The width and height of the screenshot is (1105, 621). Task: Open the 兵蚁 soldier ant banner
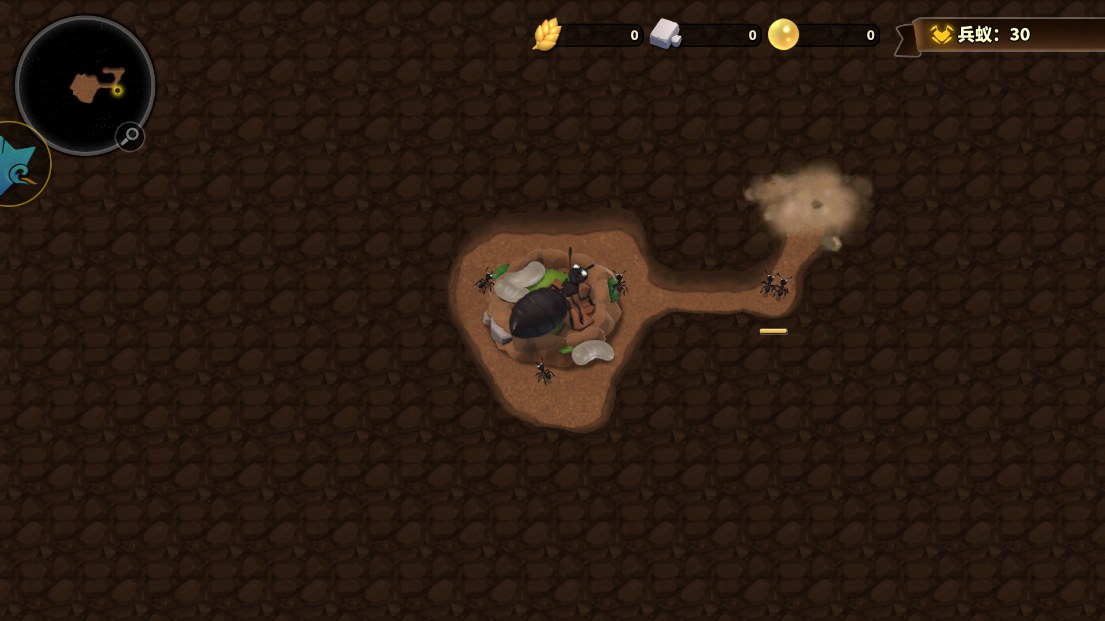pos(1010,35)
